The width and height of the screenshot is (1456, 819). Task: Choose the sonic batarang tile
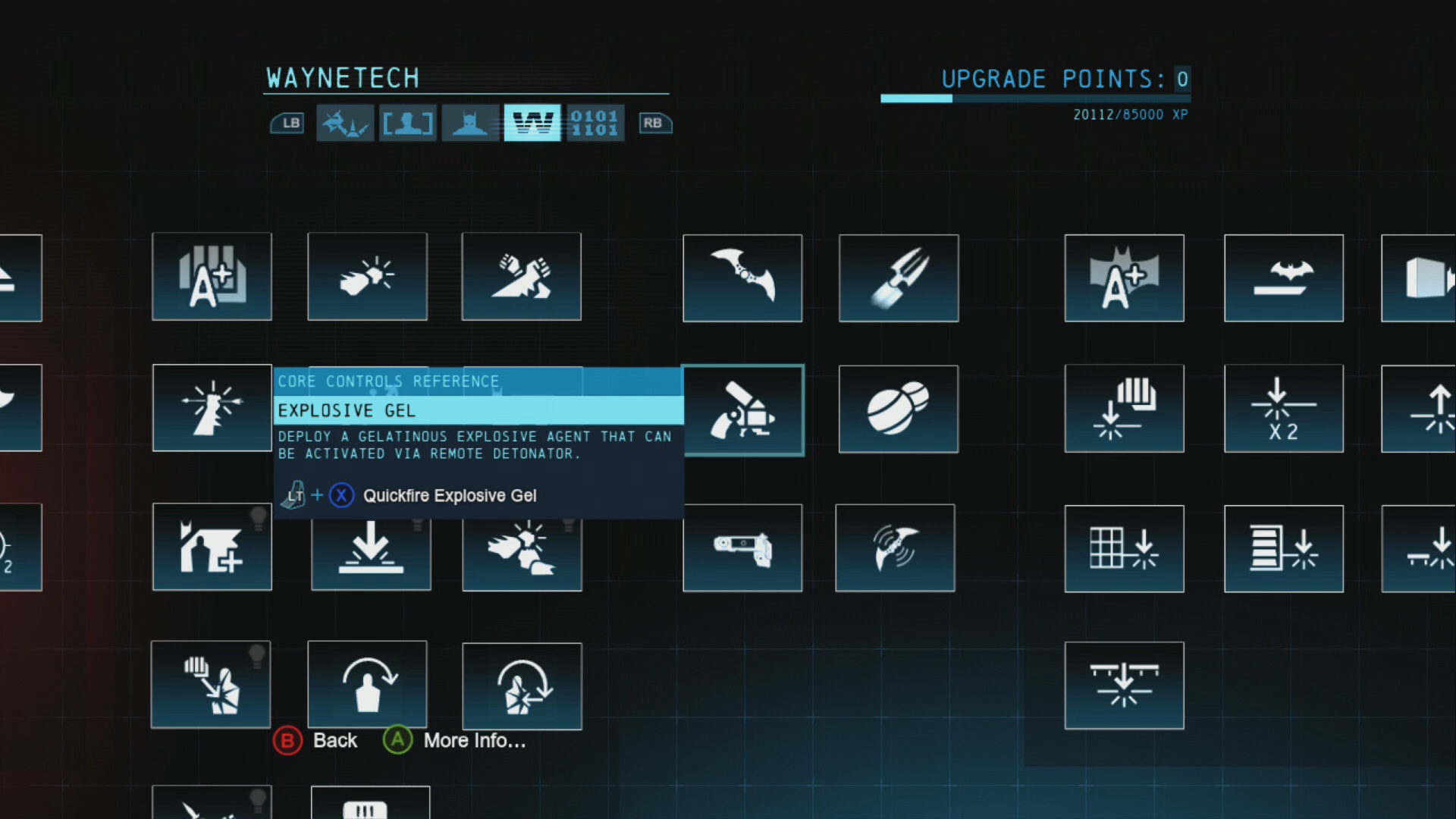(x=895, y=548)
